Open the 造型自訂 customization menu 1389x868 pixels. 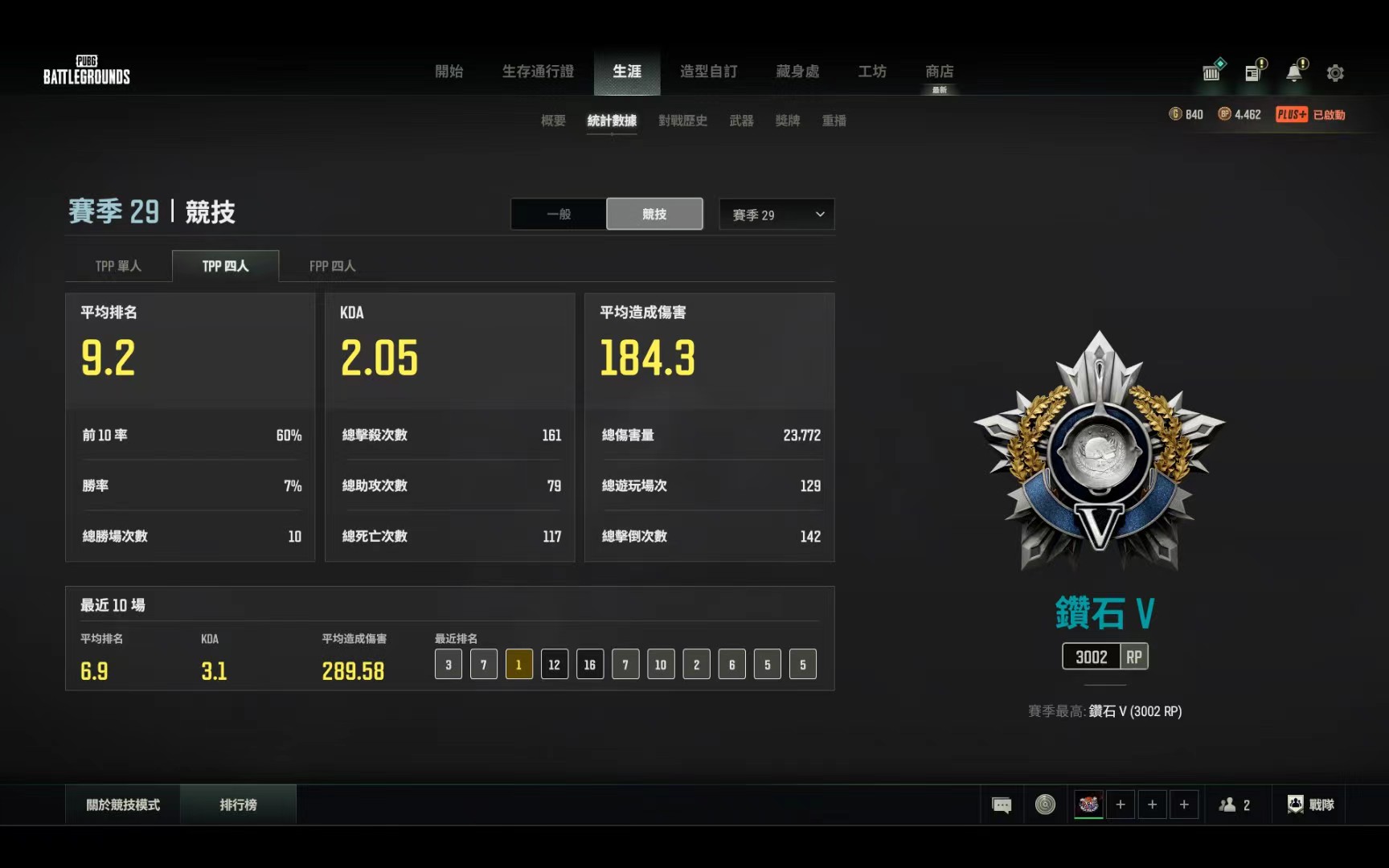coord(708,72)
